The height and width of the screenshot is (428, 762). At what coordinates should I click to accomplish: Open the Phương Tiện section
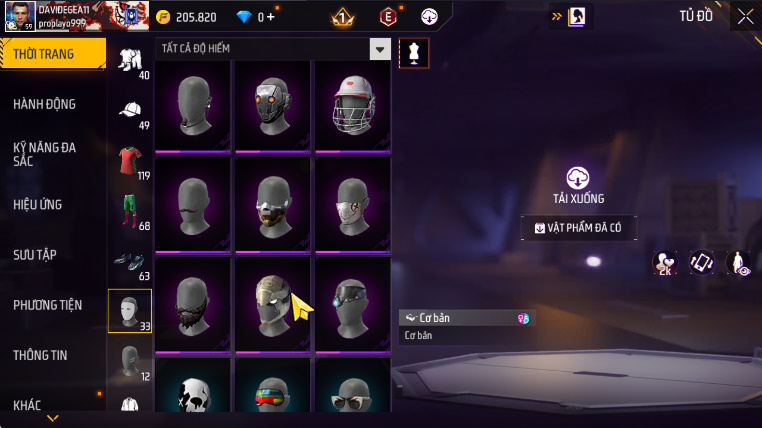47,304
